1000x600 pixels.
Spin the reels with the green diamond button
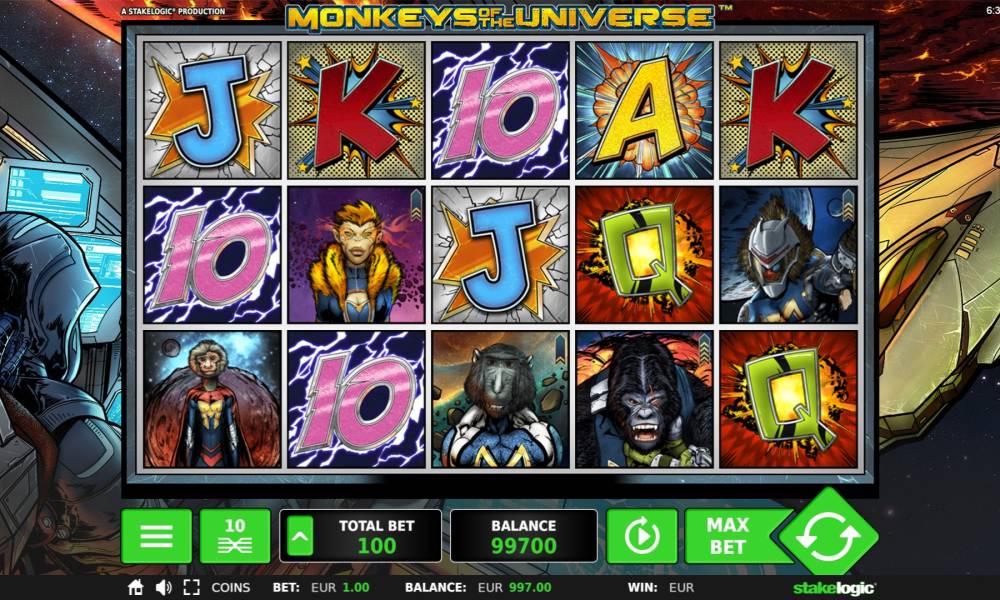[x=827, y=538]
